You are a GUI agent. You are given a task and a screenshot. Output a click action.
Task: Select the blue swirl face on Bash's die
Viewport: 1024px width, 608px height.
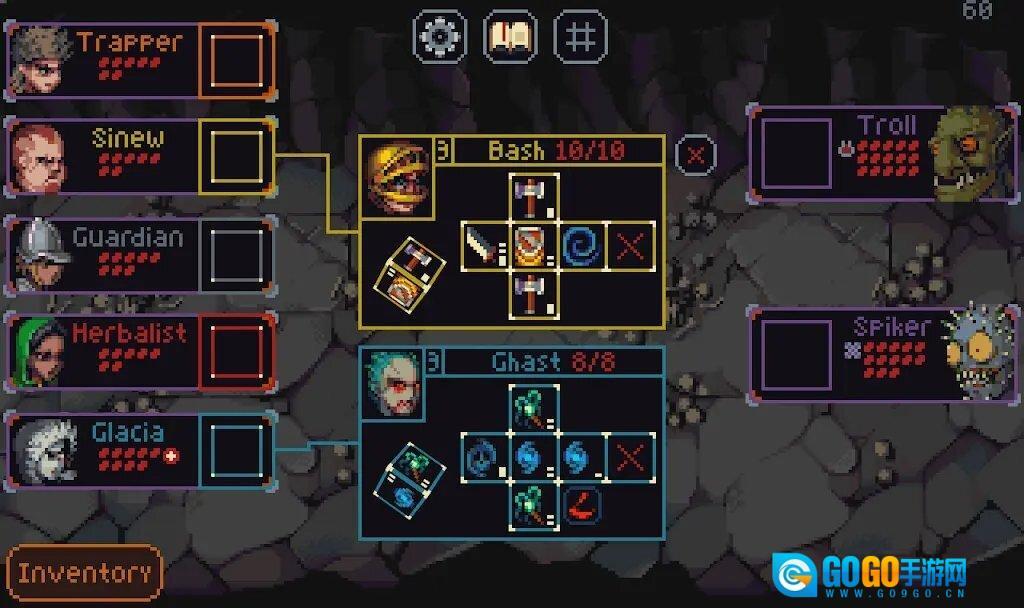click(x=582, y=246)
